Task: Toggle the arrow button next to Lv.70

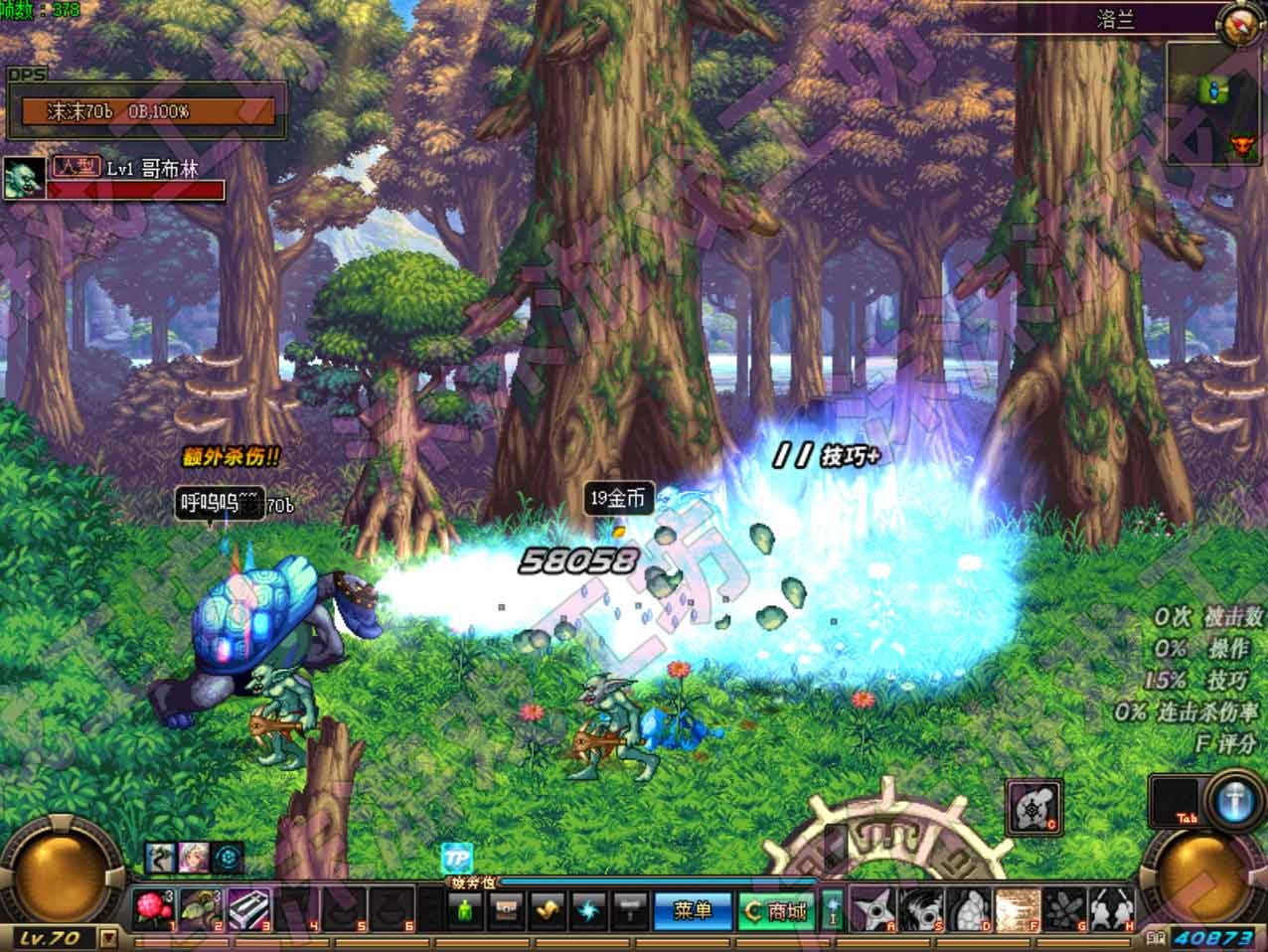Action: click(108, 937)
